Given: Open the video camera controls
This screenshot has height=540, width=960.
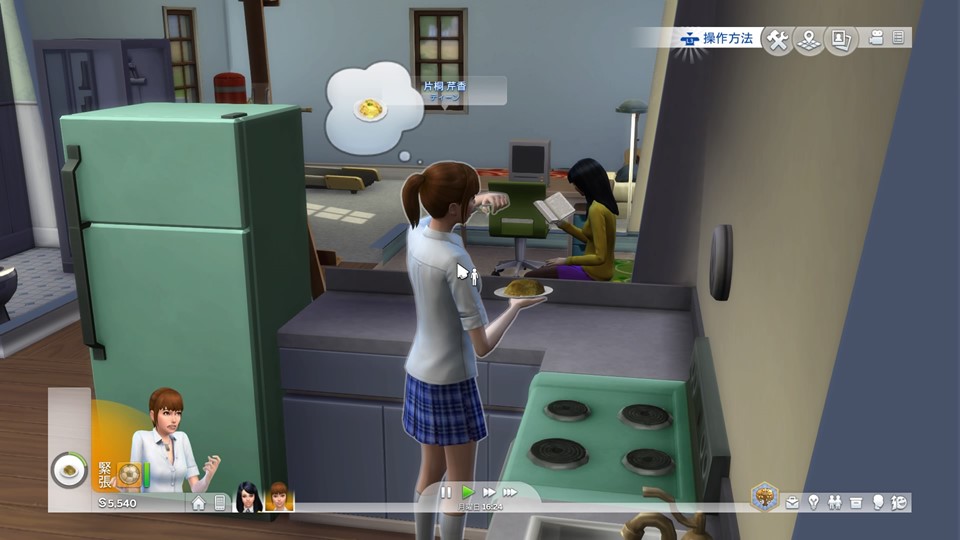Looking at the screenshot, I should pos(877,38).
